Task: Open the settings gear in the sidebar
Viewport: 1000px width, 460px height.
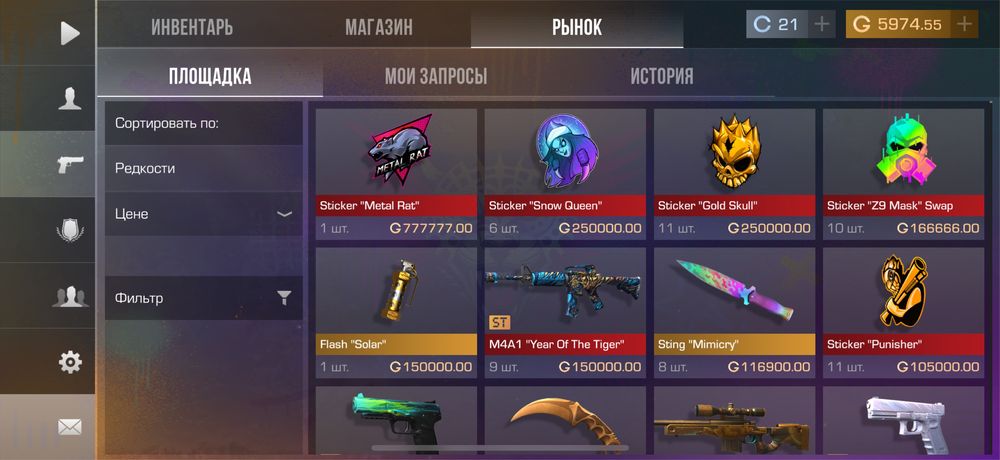Action: [69, 362]
